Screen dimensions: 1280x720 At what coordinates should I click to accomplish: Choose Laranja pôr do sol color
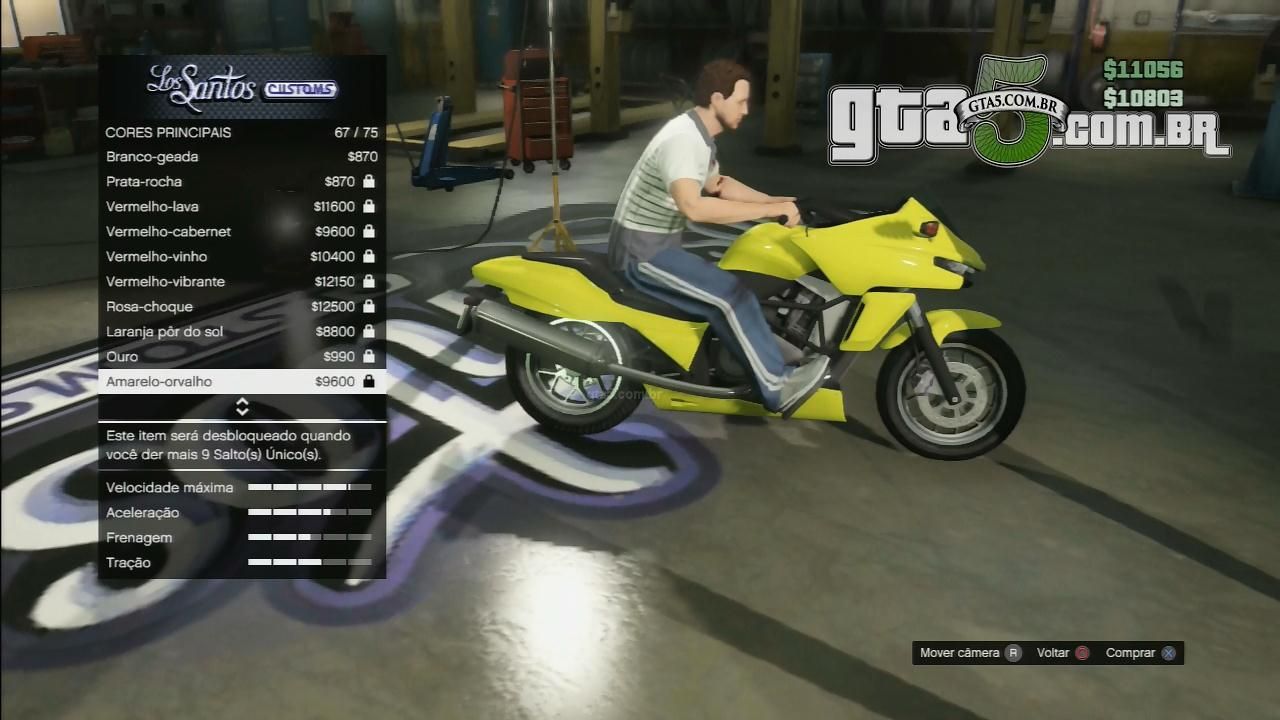click(x=242, y=332)
